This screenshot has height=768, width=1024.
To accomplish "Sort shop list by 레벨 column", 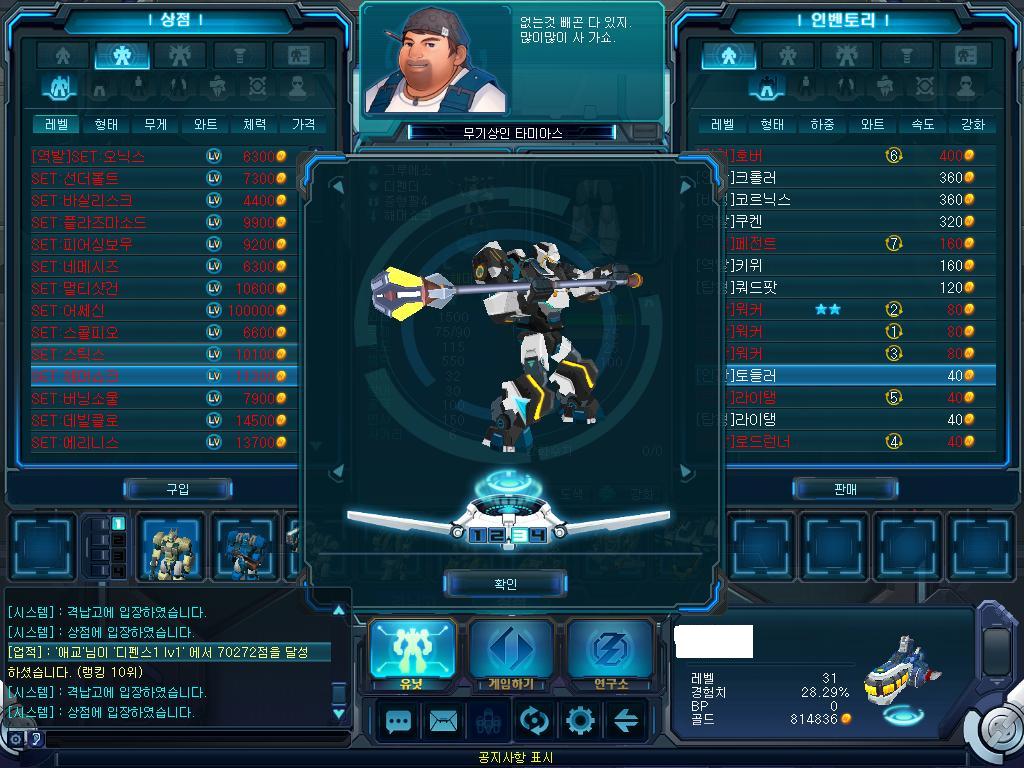I will click(56, 125).
